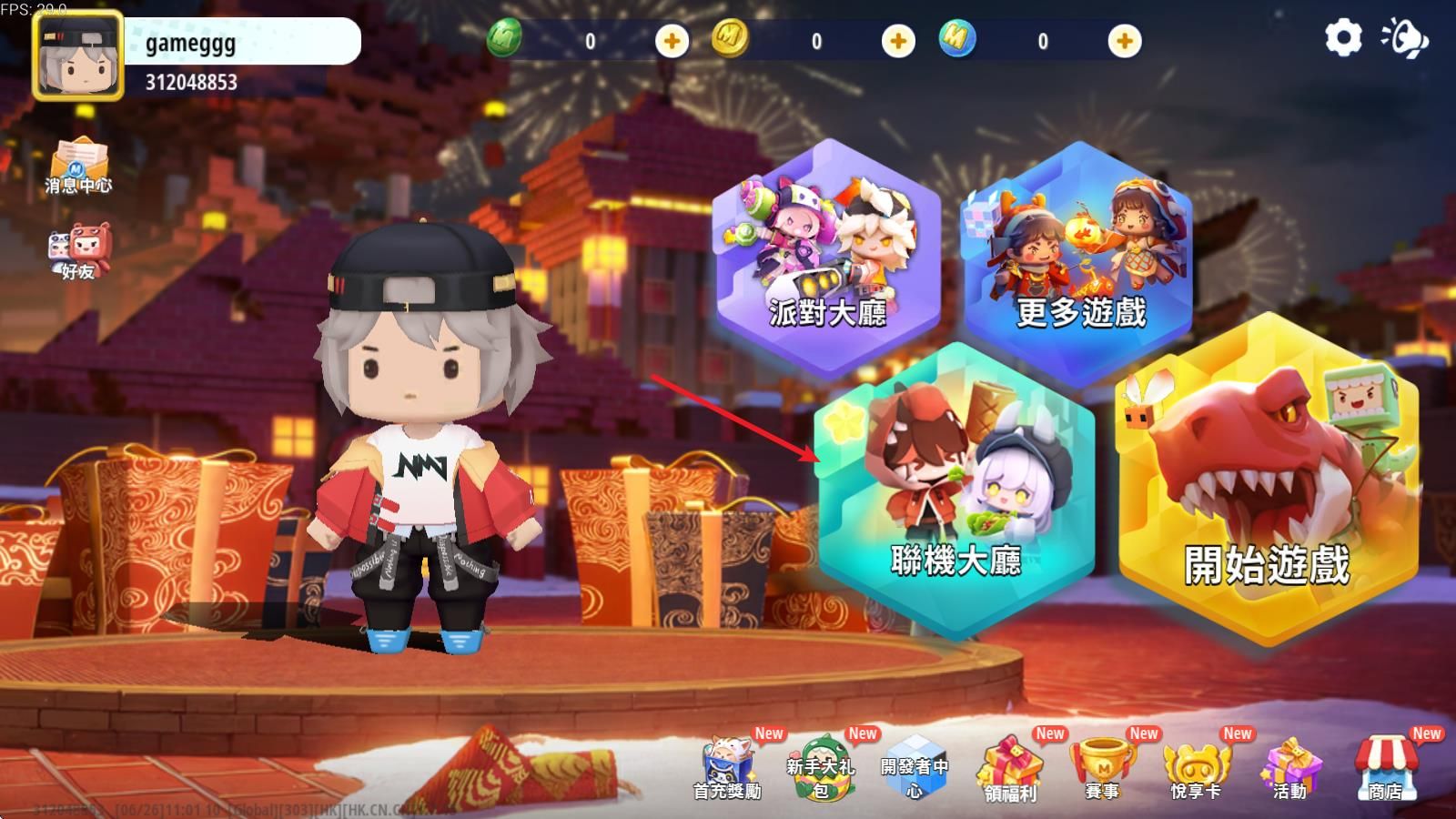Open the announcement megaphone
Screen dimensions: 1456x819
click(x=1406, y=38)
